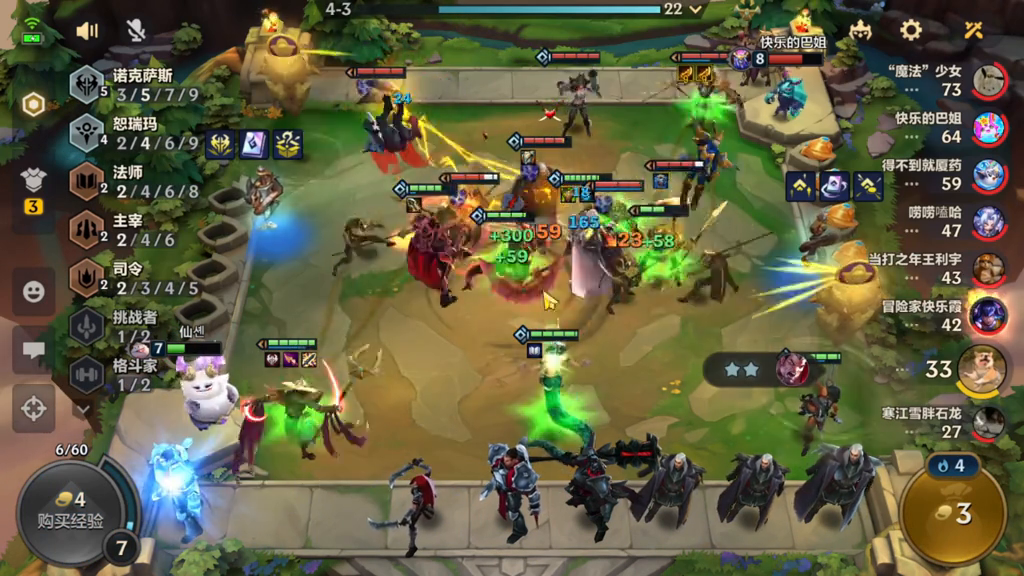The image size is (1024, 576).
Task: Open the crossed hammer-and-sword icon
Action: pyautogui.click(x=973, y=29)
